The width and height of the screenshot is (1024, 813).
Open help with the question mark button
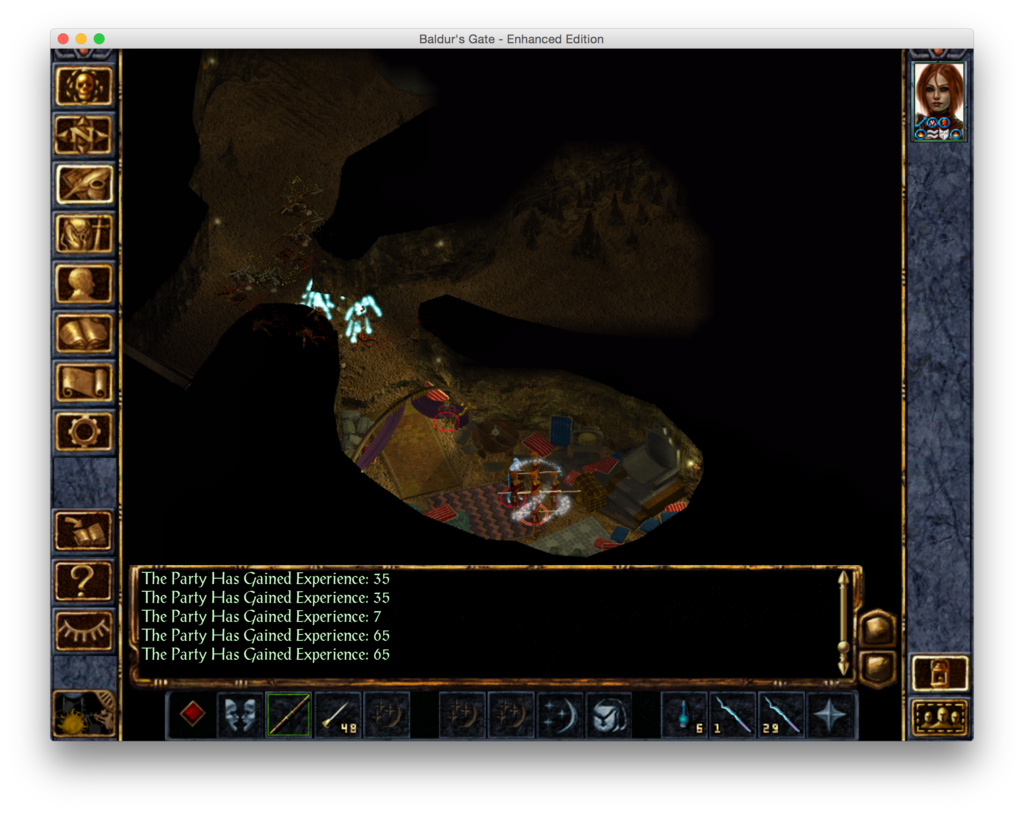click(84, 581)
